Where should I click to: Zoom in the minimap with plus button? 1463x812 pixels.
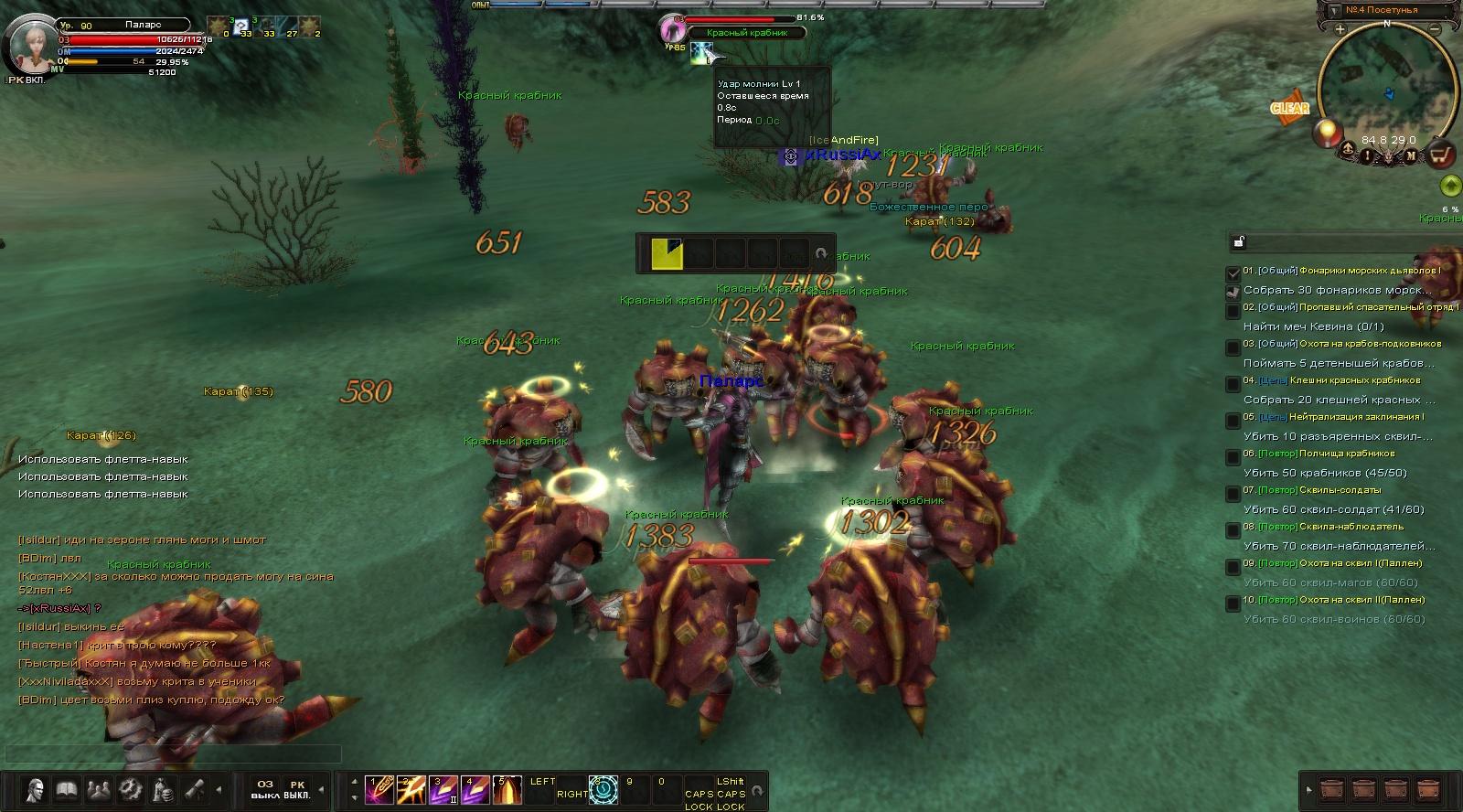pos(1340,30)
